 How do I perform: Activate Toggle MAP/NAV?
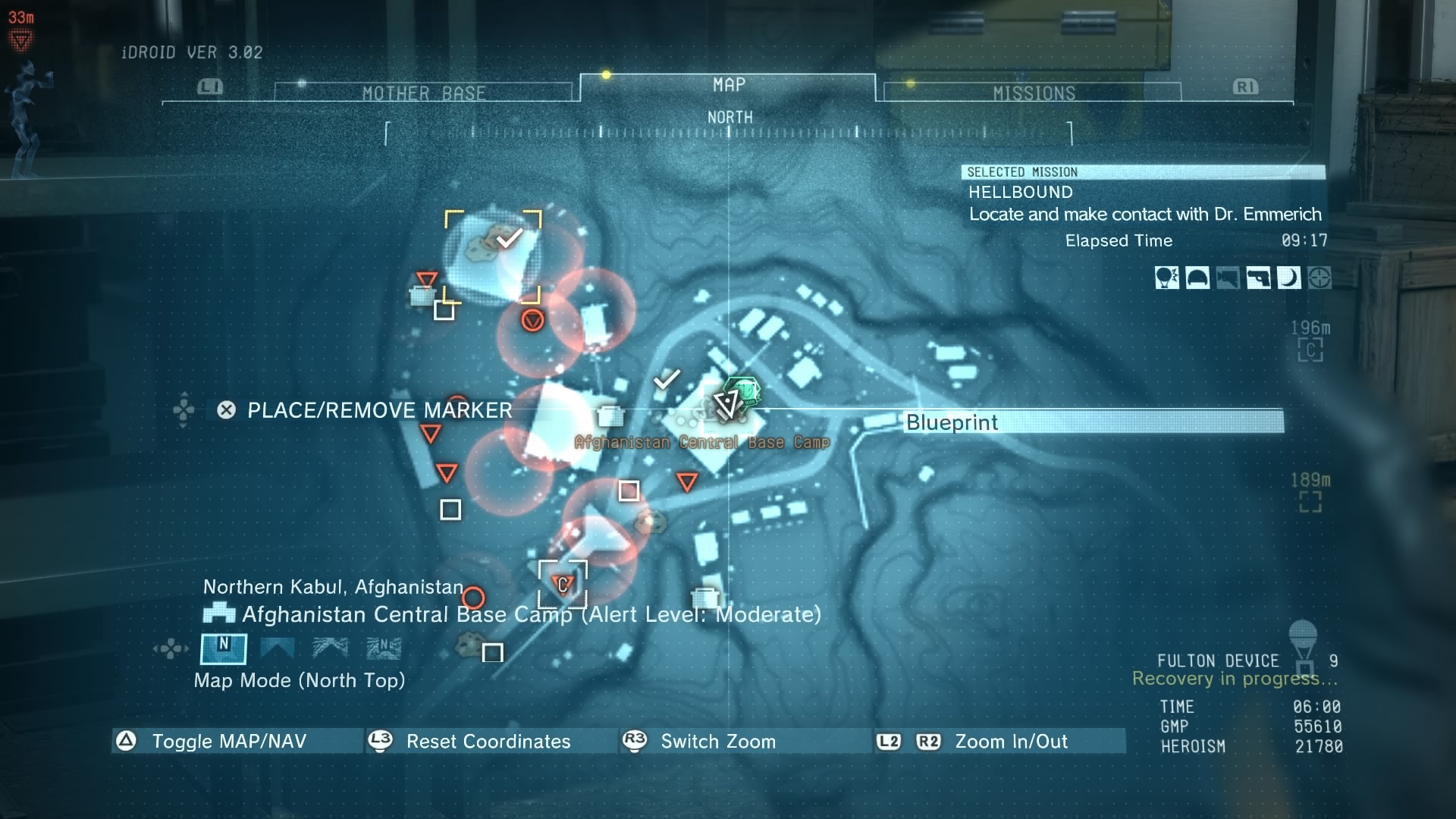(227, 741)
